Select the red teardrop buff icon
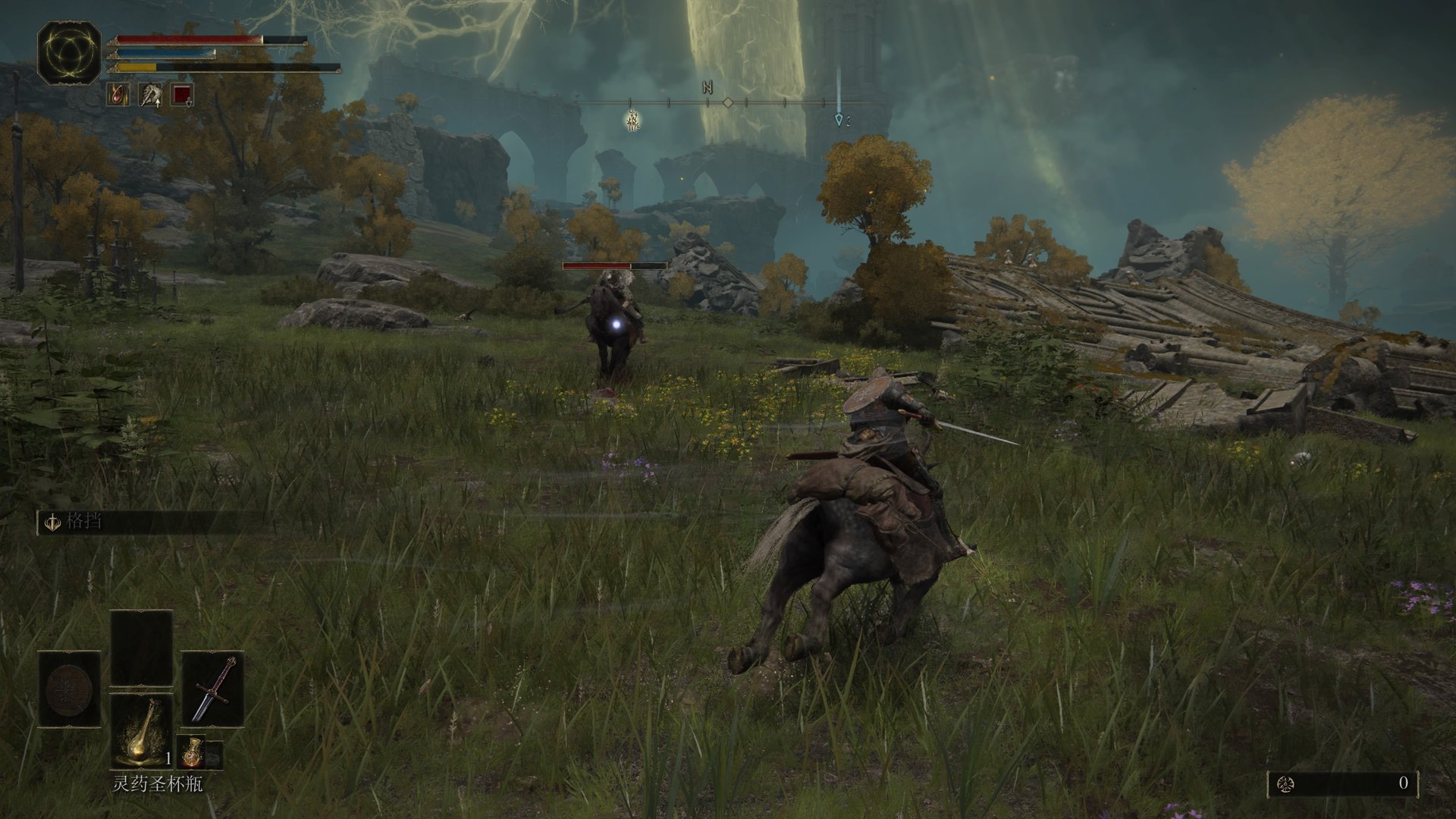1456x819 pixels. pyautogui.click(x=118, y=95)
